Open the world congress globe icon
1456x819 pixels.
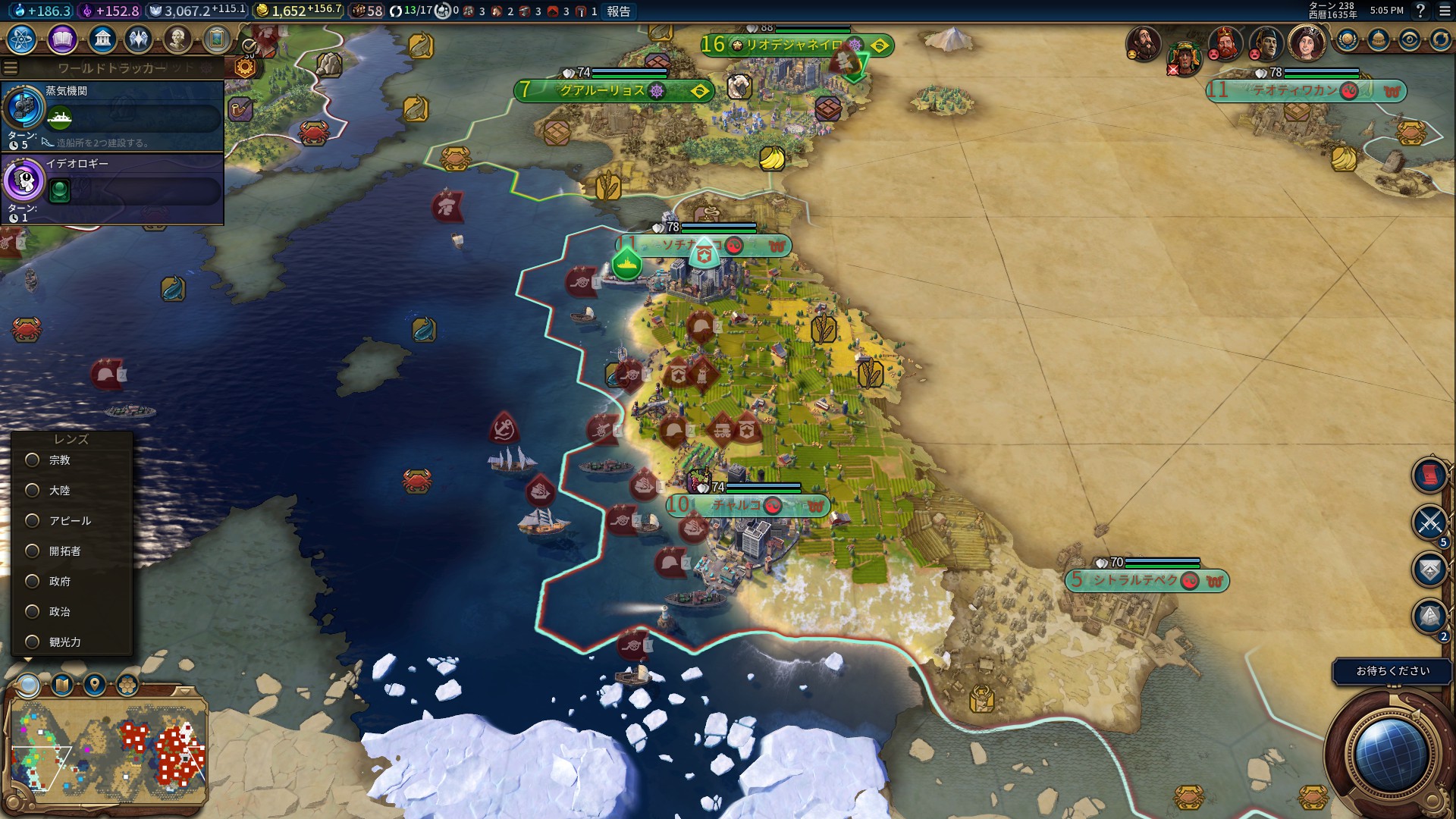click(x=1347, y=40)
